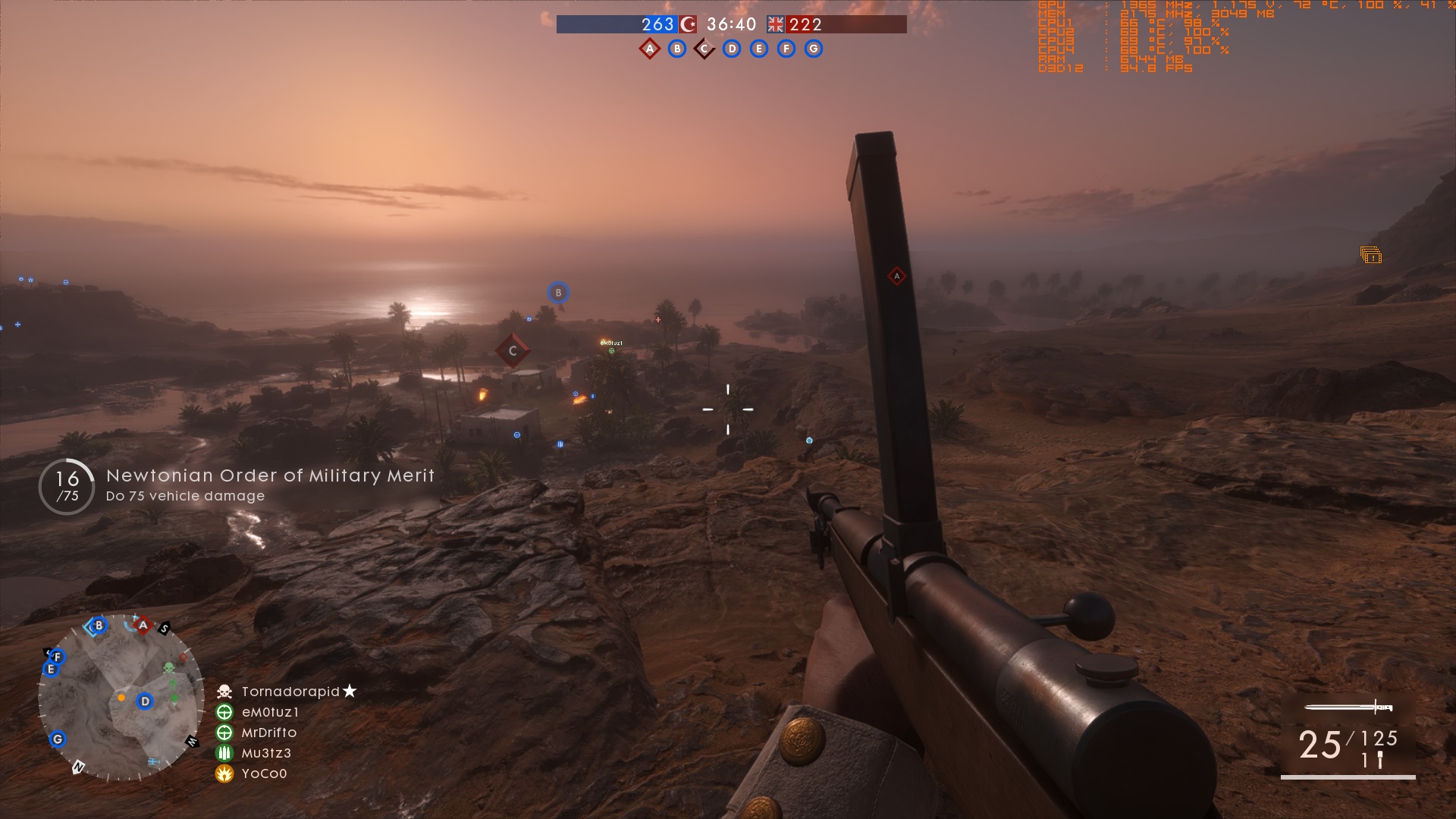Select MrDrifto in the squad list

click(x=268, y=733)
